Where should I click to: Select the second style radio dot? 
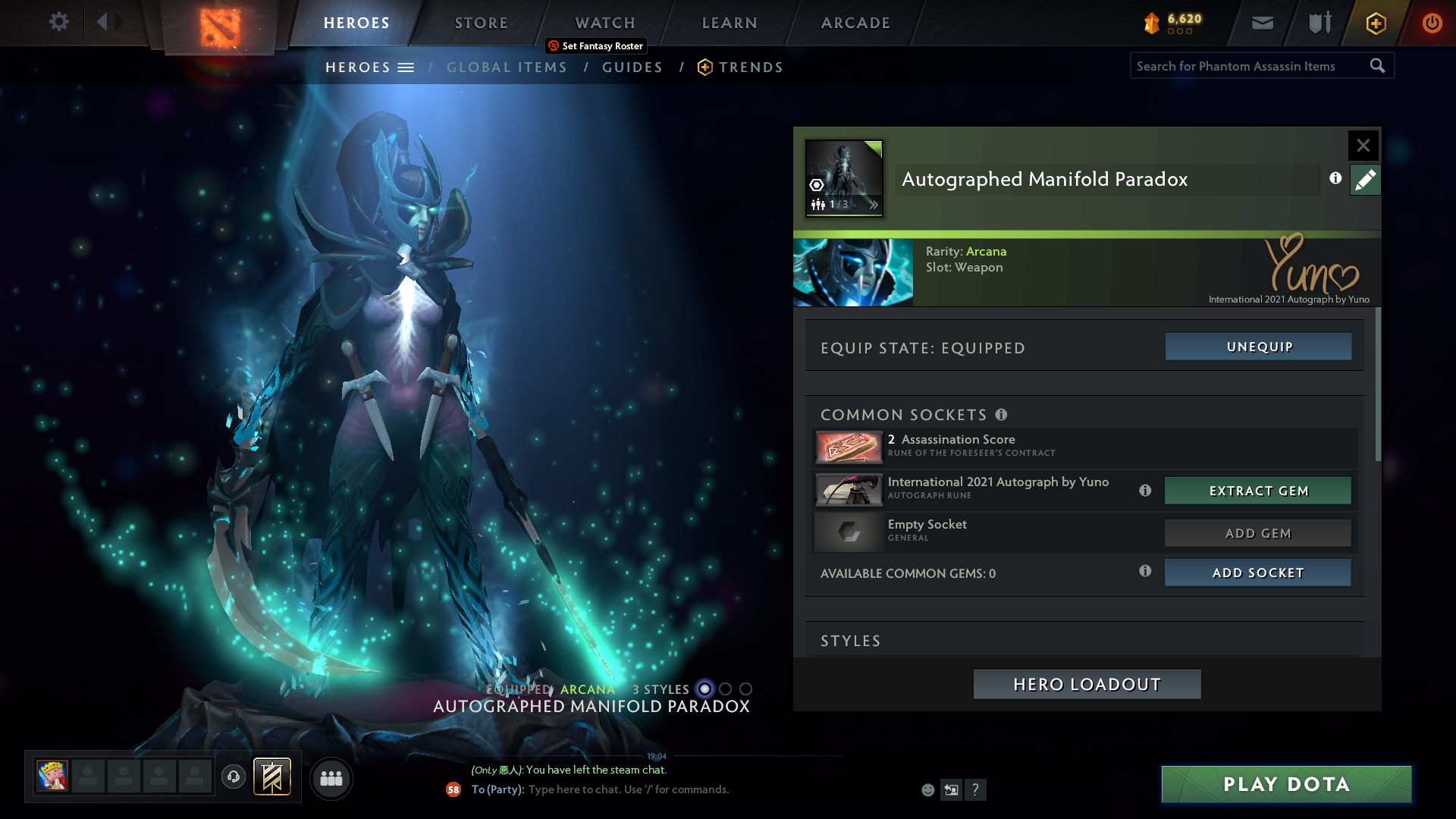(x=726, y=689)
